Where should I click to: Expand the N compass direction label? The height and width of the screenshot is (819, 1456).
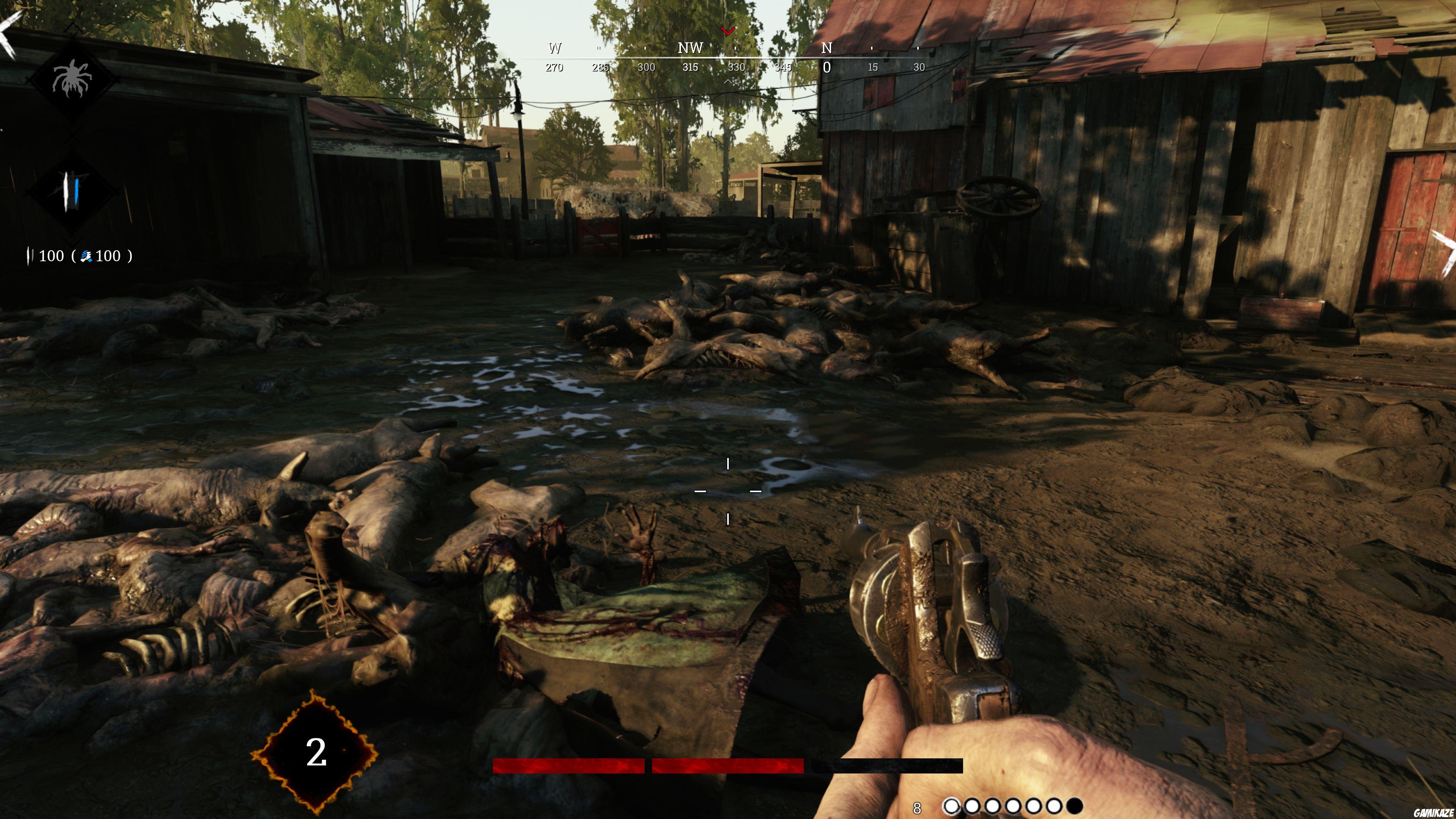tap(827, 49)
